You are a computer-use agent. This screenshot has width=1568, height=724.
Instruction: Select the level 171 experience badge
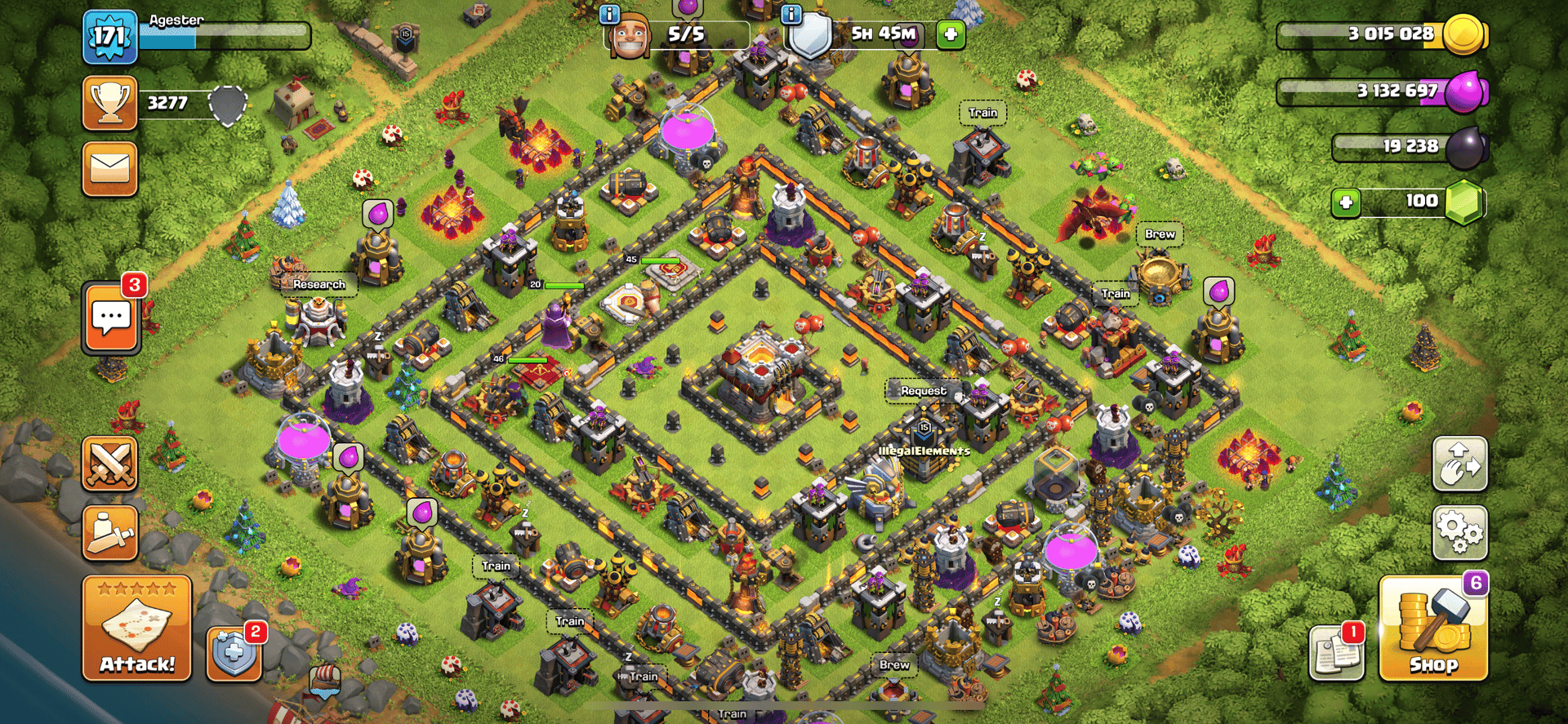[109, 37]
